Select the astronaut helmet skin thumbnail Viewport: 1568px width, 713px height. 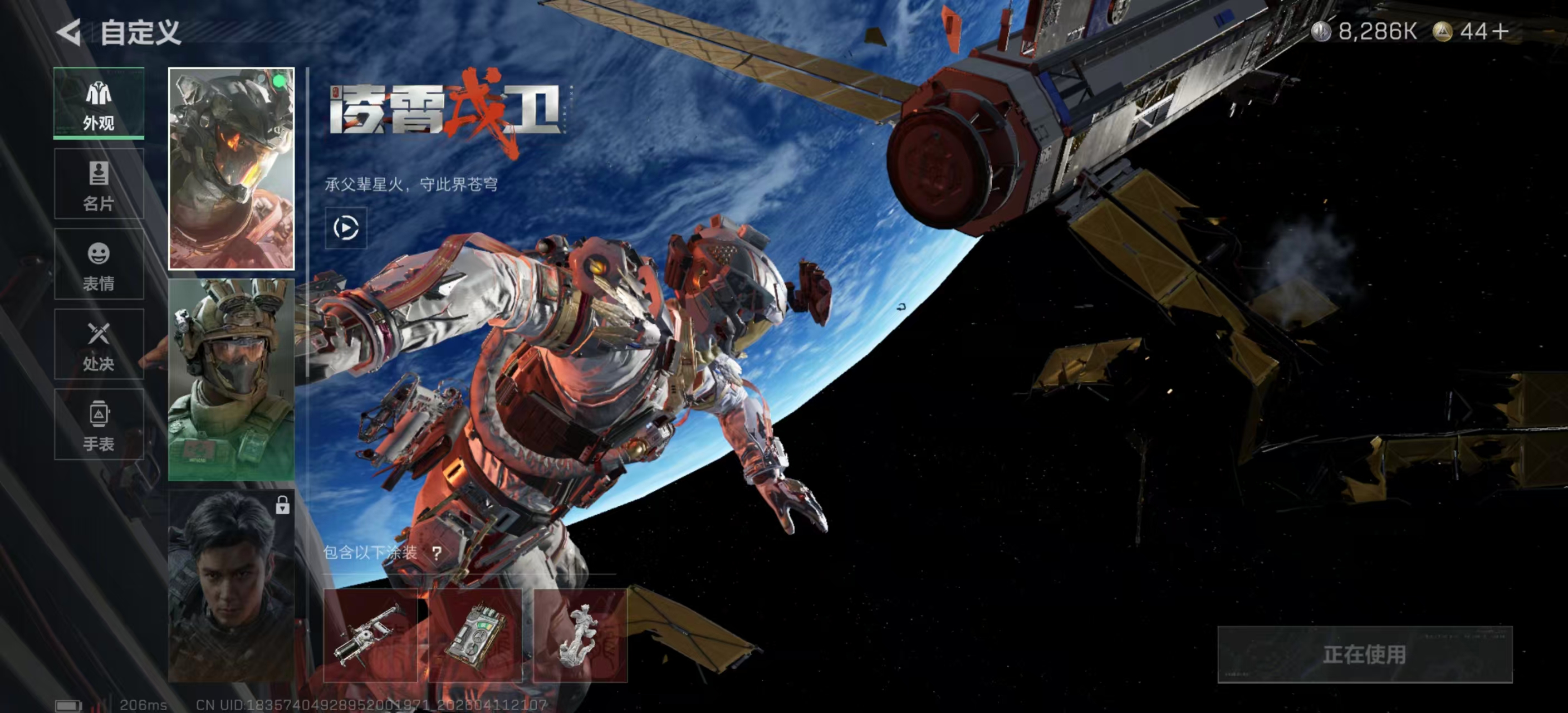pyautogui.click(x=231, y=169)
